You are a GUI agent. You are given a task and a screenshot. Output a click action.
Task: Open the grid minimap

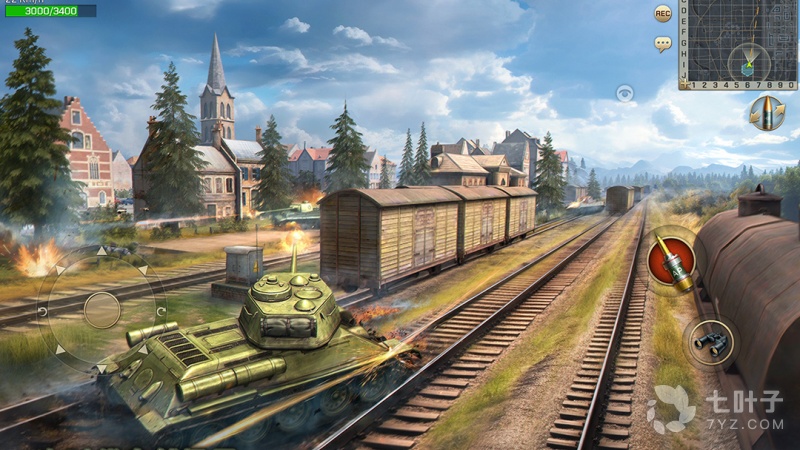click(738, 40)
